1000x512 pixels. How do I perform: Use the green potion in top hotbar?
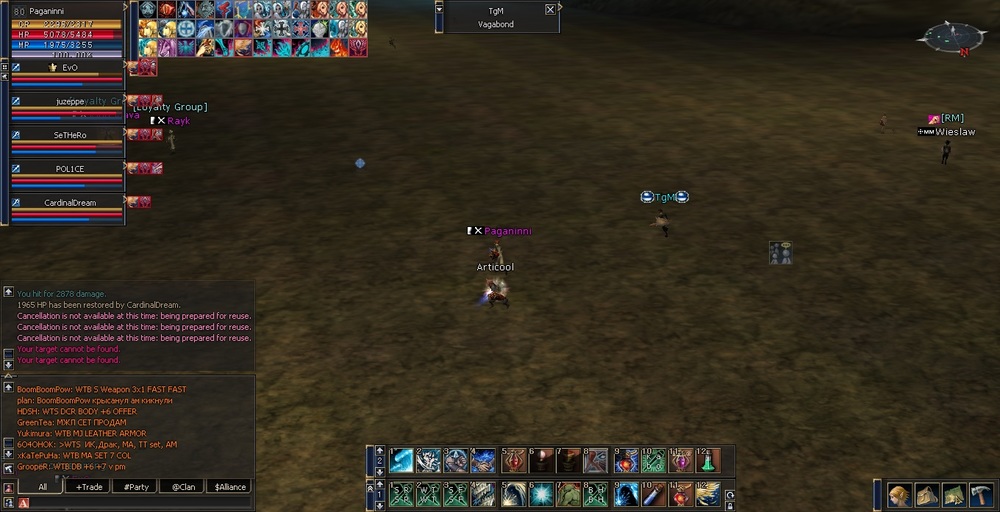point(708,461)
